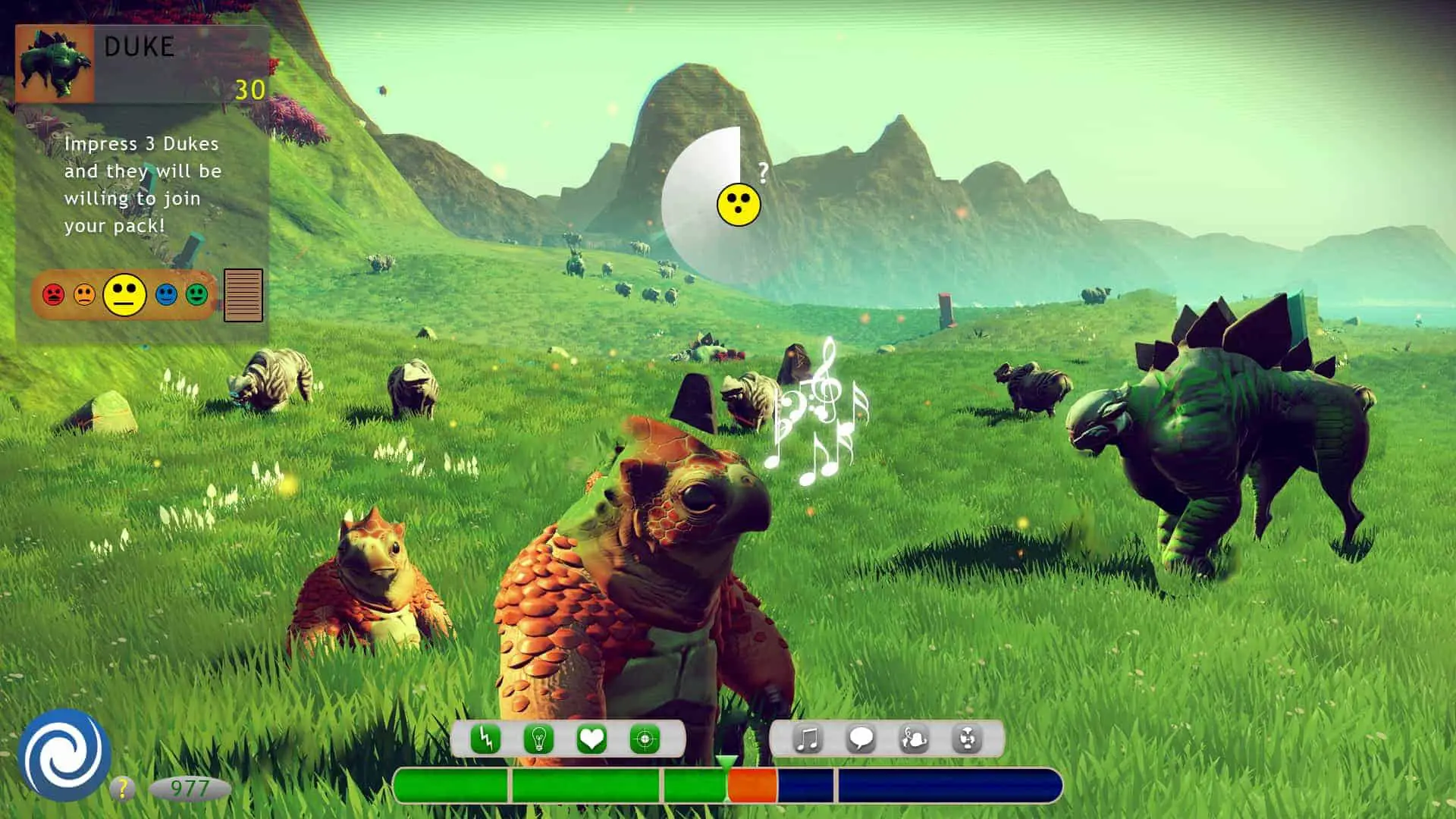Select the speech bubble social action

click(x=861, y=739)
